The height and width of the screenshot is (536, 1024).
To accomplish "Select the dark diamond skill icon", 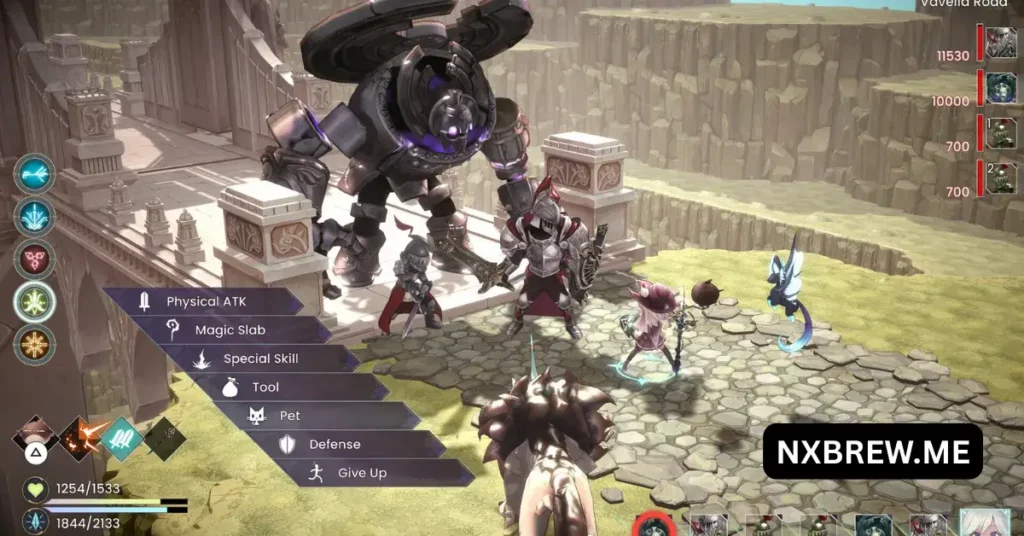I will 163,438.
